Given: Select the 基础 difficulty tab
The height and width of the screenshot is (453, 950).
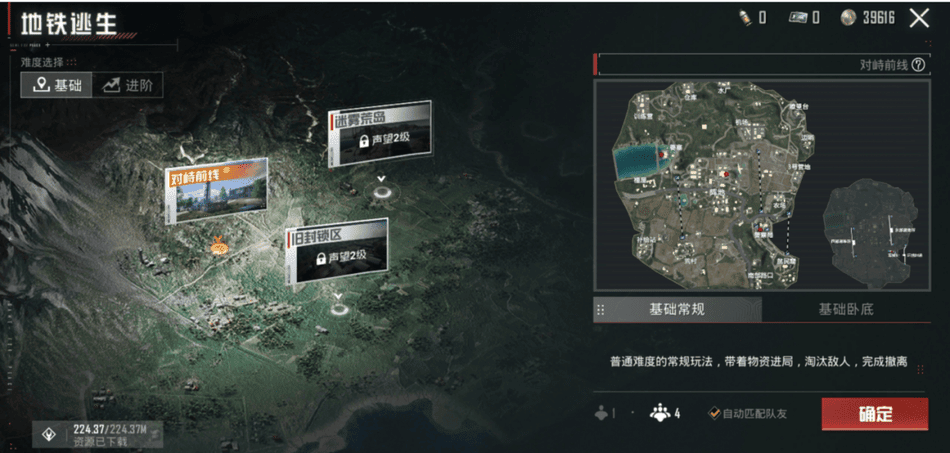Looking at the screenshot, I should coord(57,85).
